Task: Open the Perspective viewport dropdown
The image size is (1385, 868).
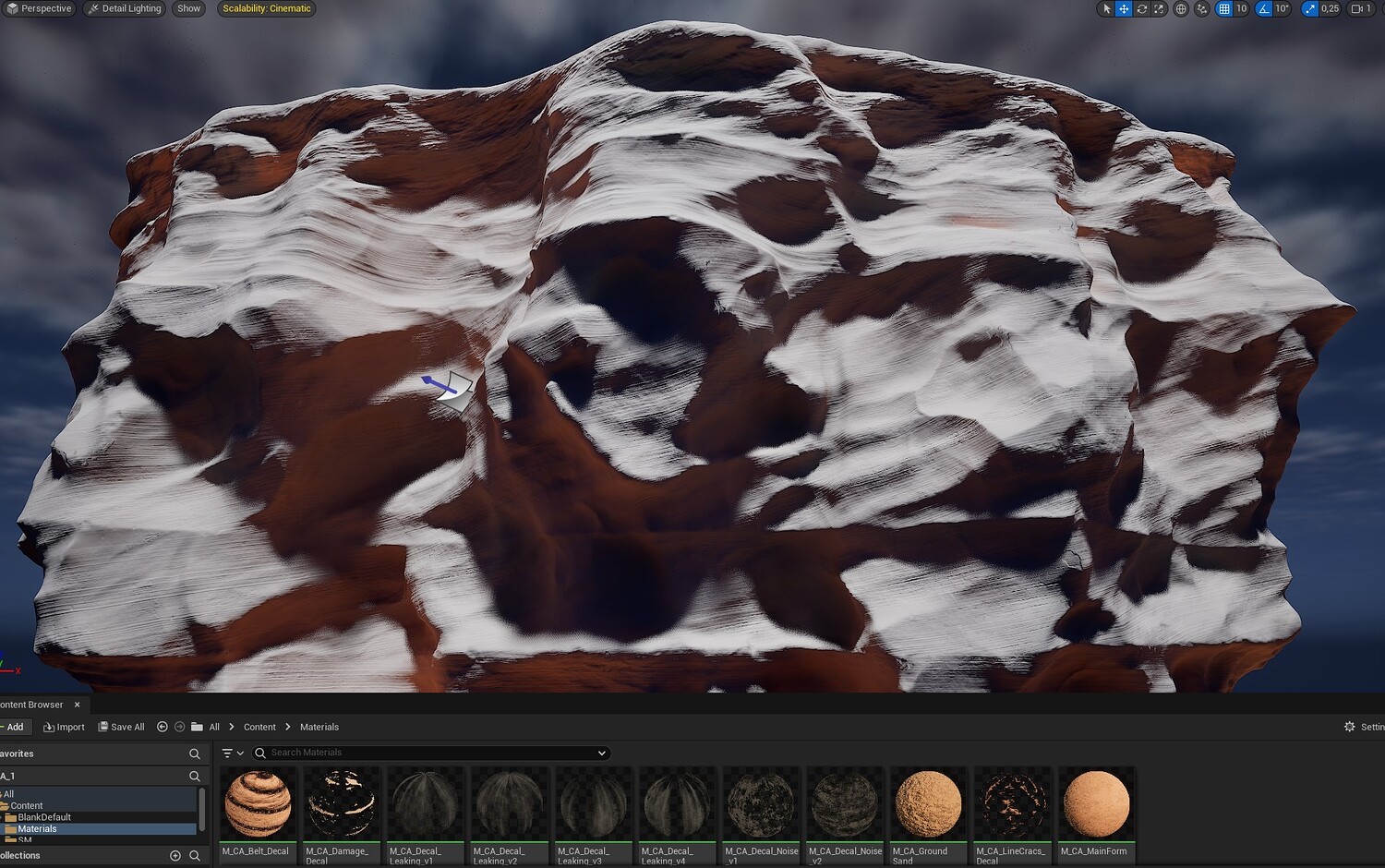Action: click(x=39, y=8)
